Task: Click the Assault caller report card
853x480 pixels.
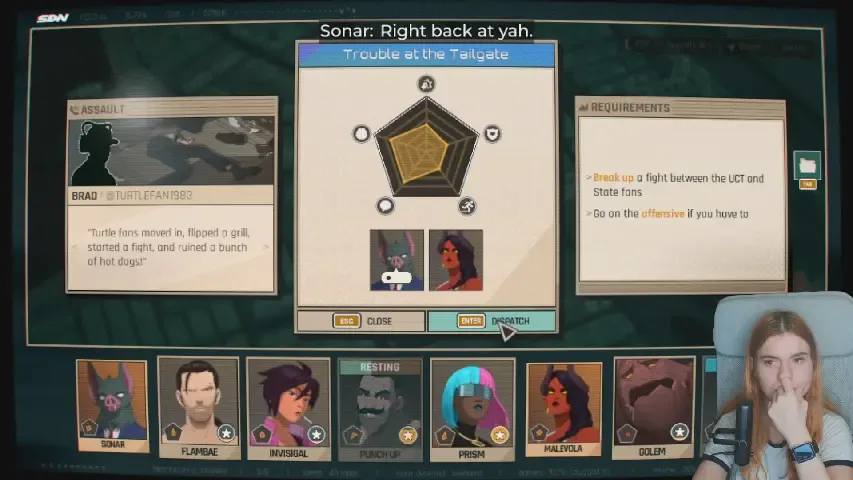Action: click(x=171, y=195)
